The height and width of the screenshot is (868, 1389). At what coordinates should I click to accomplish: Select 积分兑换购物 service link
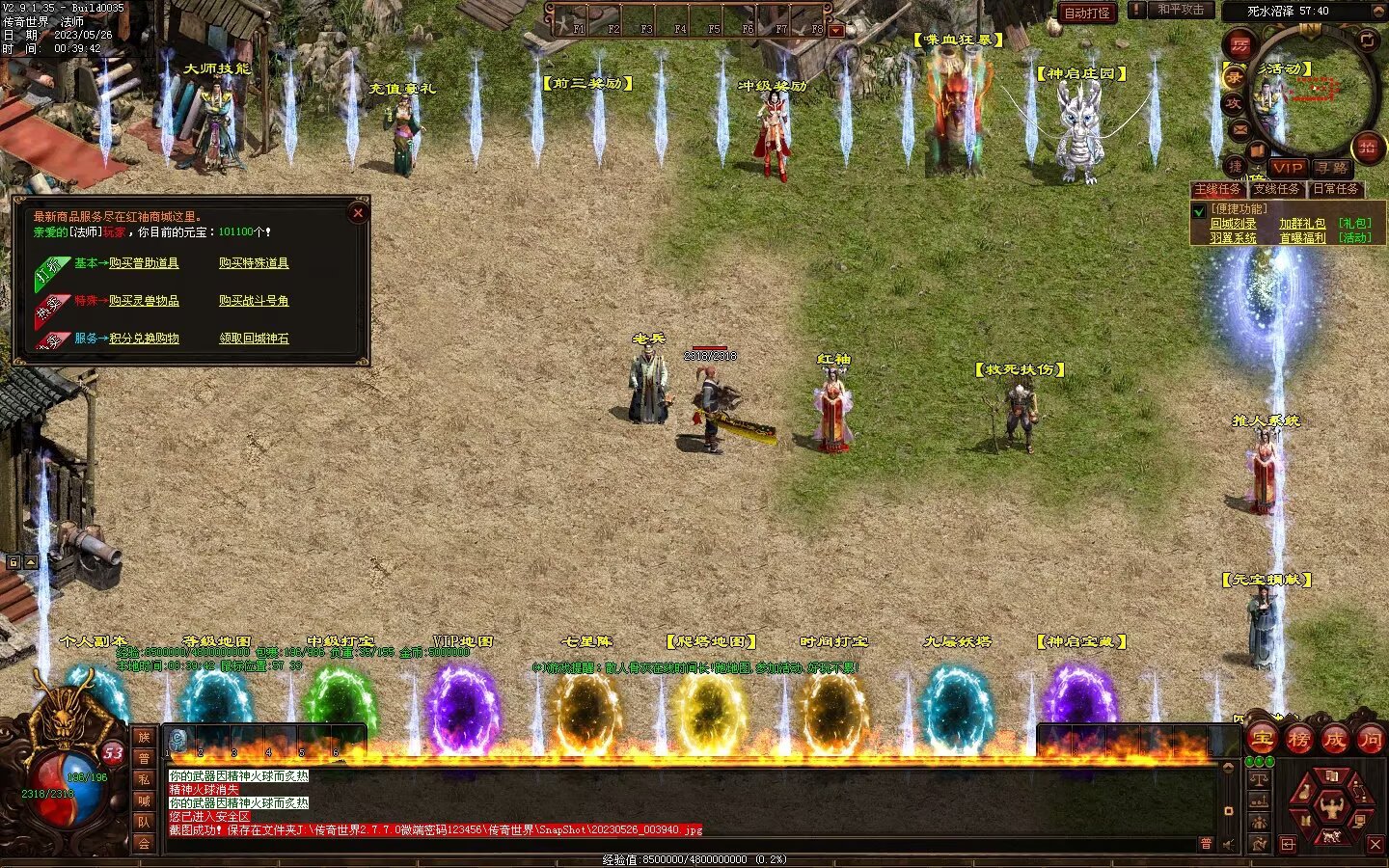(x=144, y=339)
